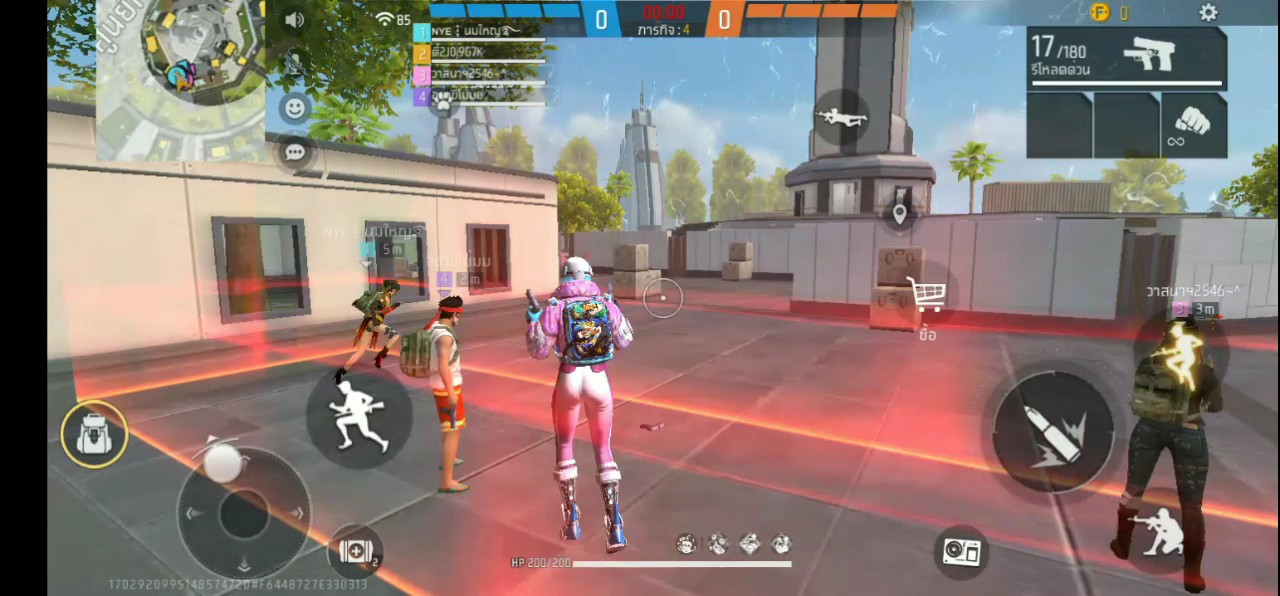The image size is (1280, 596).
Task: Tap the turntable device button
Action: click(x=962, y=551)
